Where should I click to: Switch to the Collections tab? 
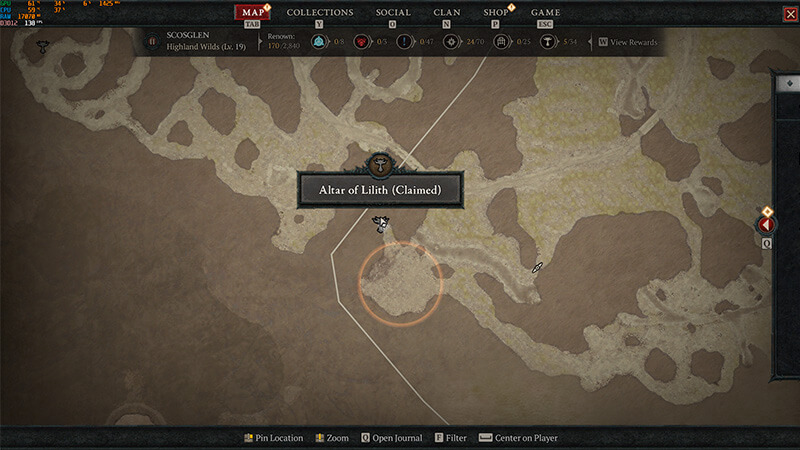pyautogui.click(x=320, y=13)
